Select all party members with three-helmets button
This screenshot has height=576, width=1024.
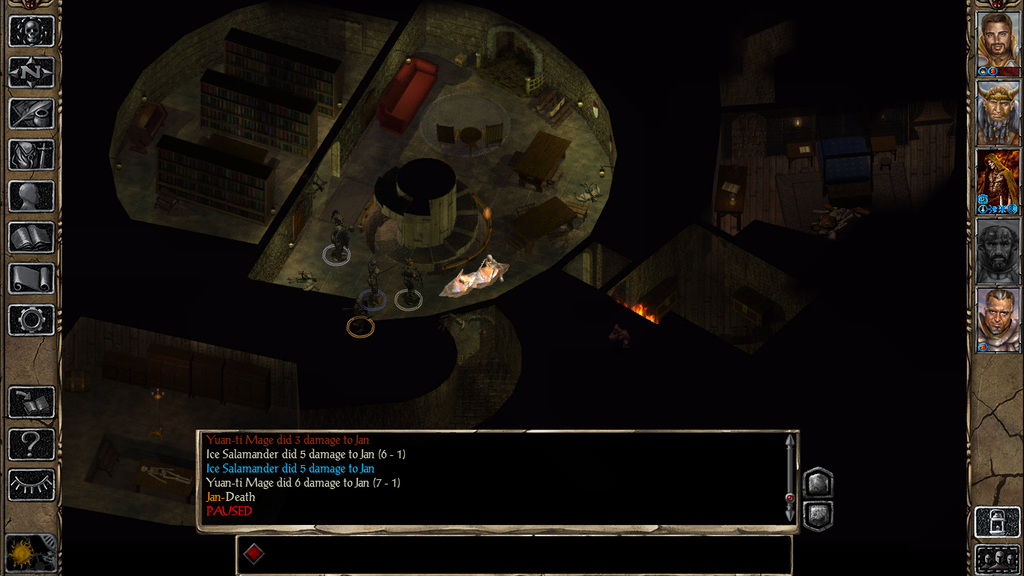click(997, 558)
